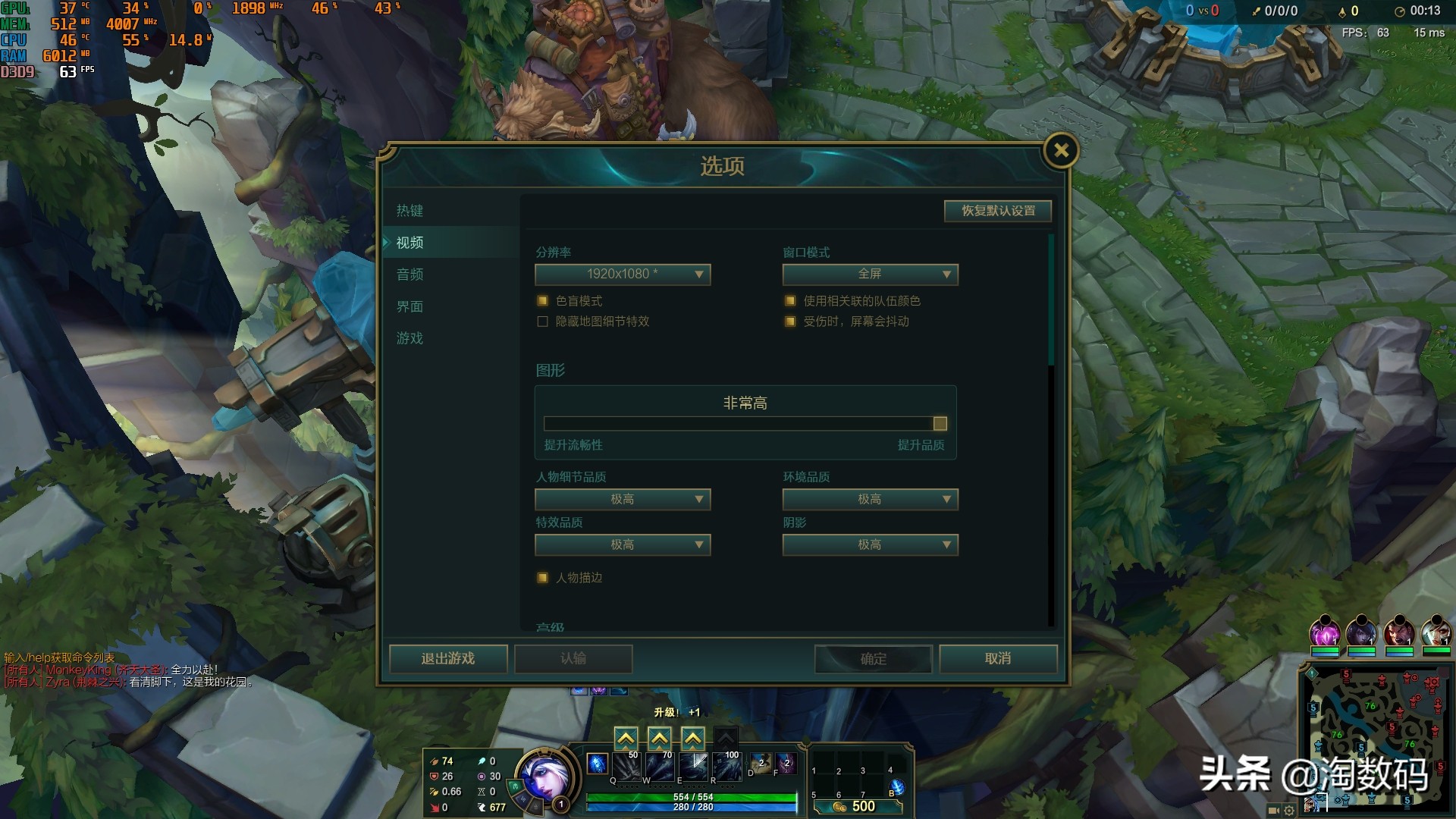Viewport: 1456px width, 819px height.
Task: Click the attack damage stat icon showing 74
Action: pyautogui.click(x=434, y=760)
